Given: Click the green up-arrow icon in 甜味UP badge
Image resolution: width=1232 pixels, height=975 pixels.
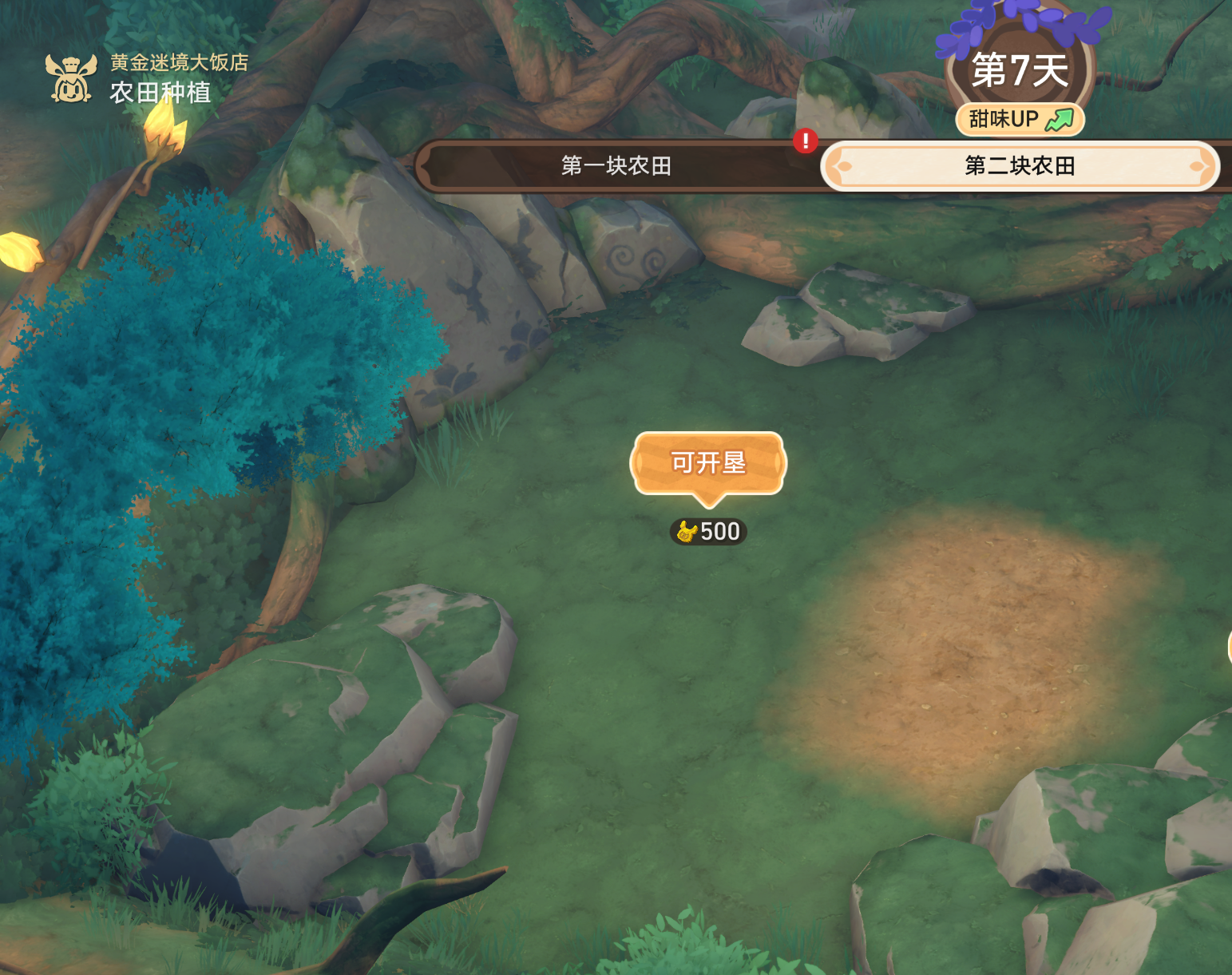Looking at the screenshot, I should [1060, 118].
